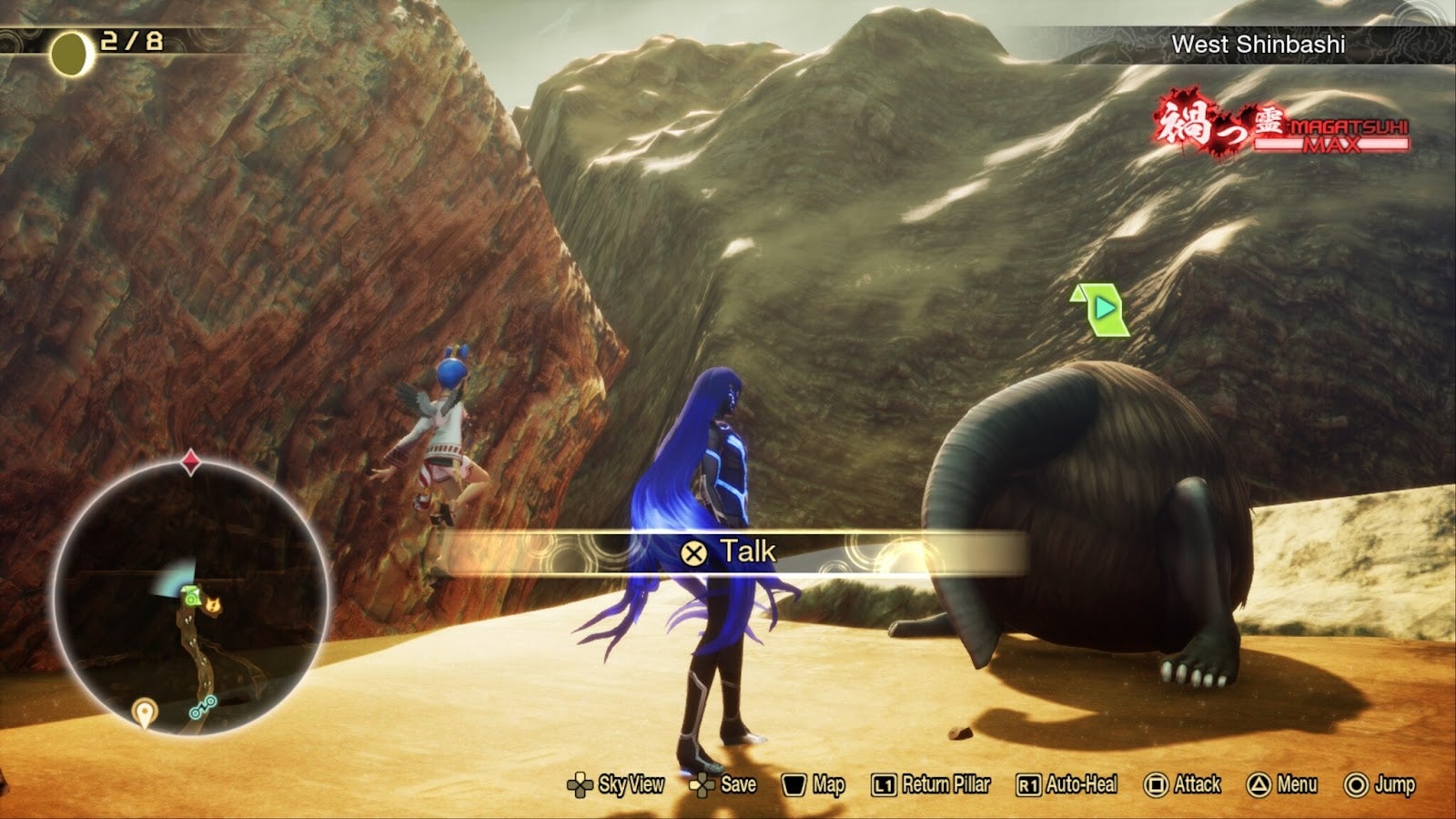Open the Map from the bottom command bar
Image resolution: width=1456 pixels, height=819 pixels.
pyautogui.click(x=814, y=784)
